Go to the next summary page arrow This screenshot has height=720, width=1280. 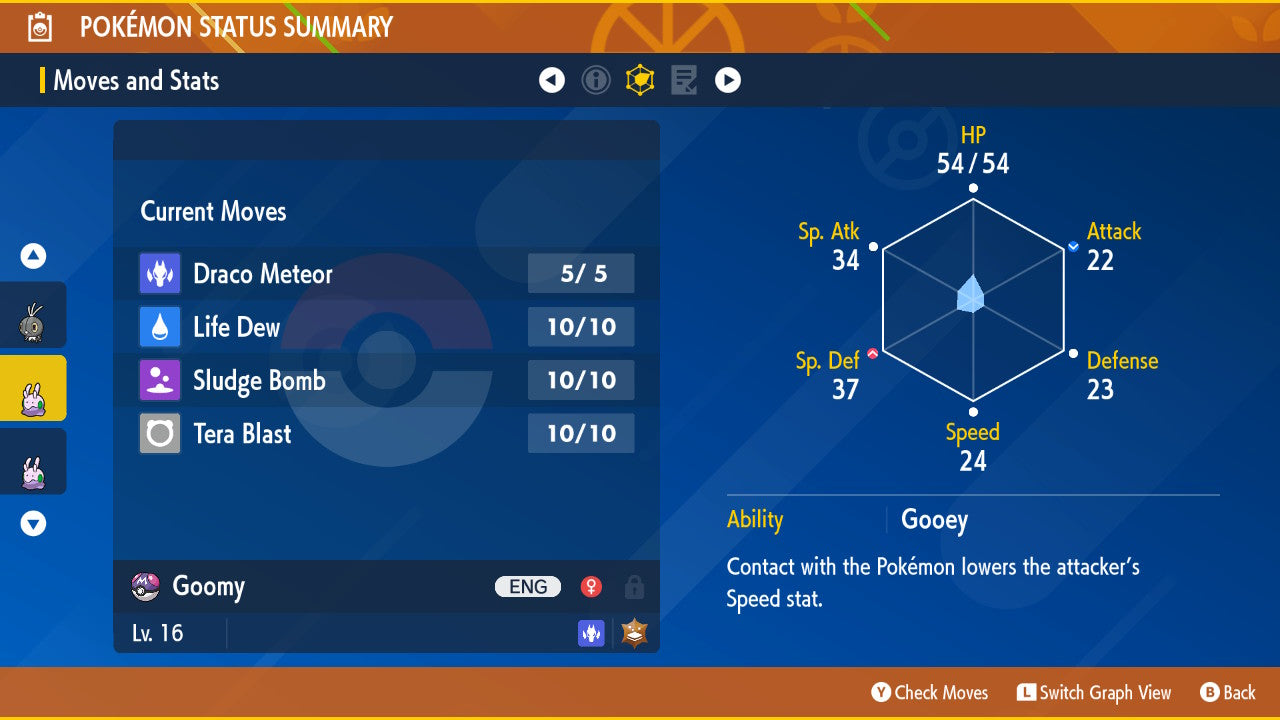pos(728,80)
